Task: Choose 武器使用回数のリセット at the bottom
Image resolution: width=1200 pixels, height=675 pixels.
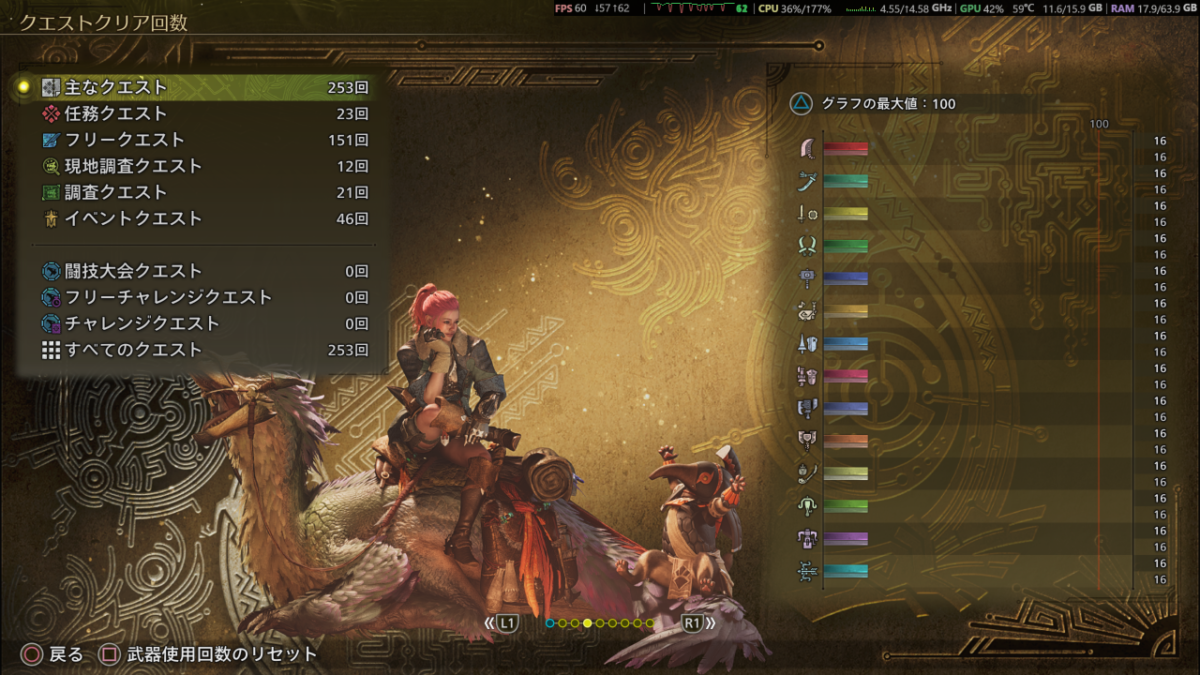Action: (210, 655)
